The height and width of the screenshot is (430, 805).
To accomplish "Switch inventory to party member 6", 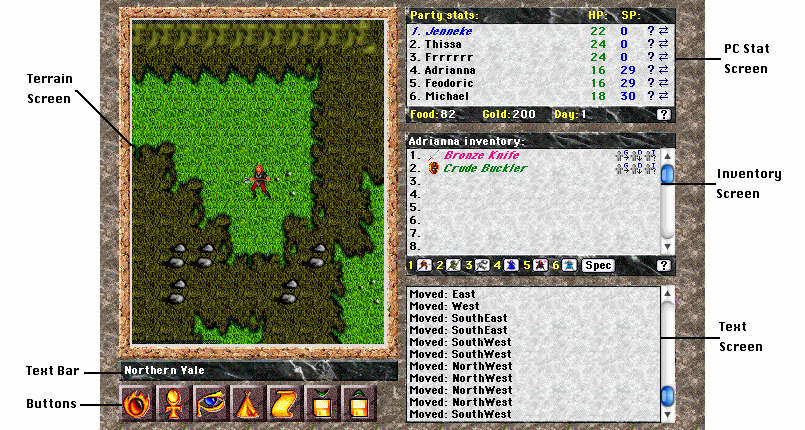I will tap(568, 265).
